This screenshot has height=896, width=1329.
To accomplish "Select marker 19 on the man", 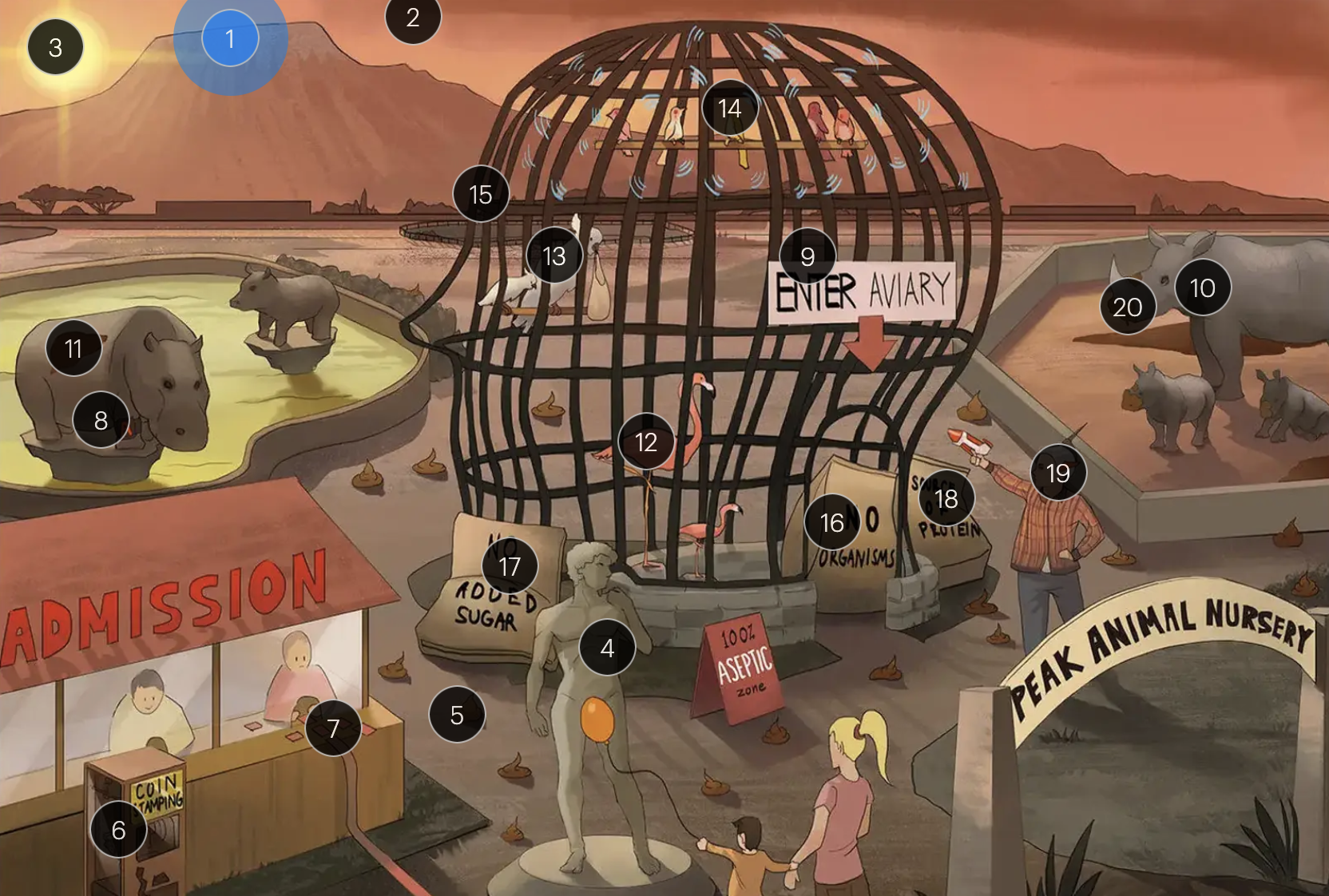I will [1057, 473].
